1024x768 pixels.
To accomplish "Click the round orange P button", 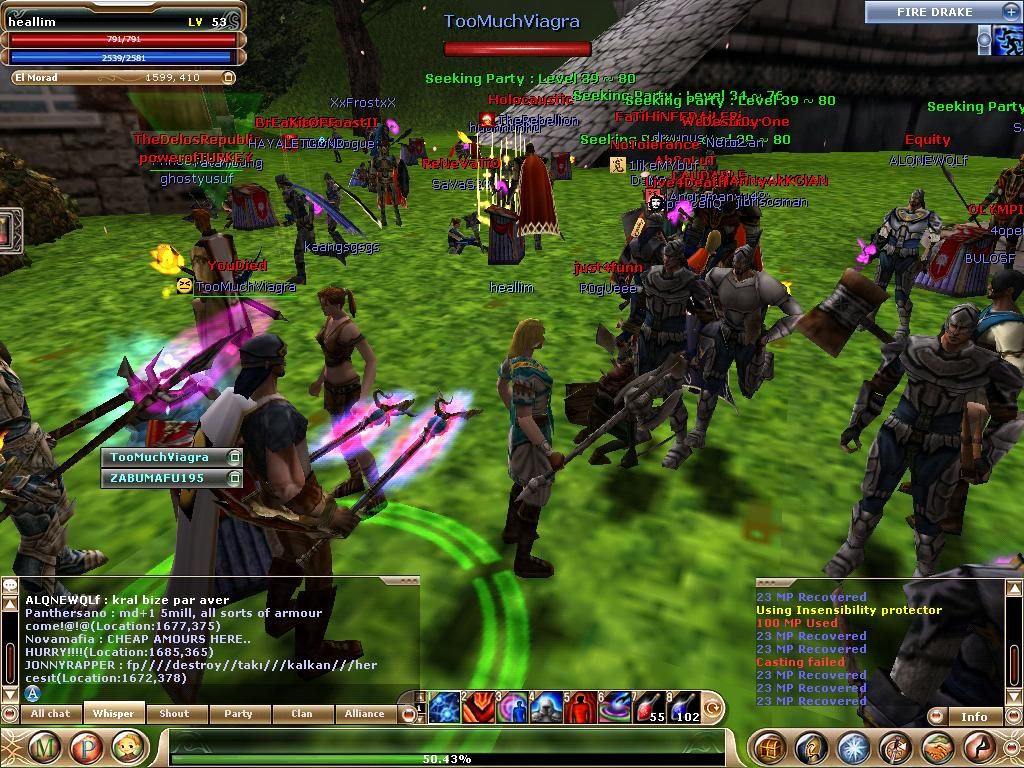I will tap(86, 747).
